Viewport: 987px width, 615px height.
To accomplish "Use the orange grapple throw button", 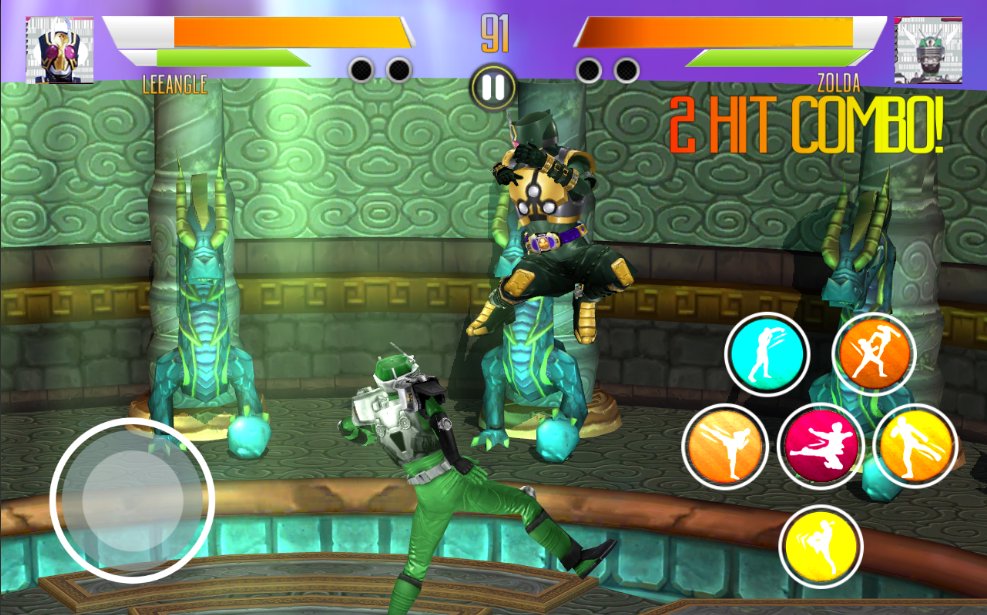I will coord(874,355).
